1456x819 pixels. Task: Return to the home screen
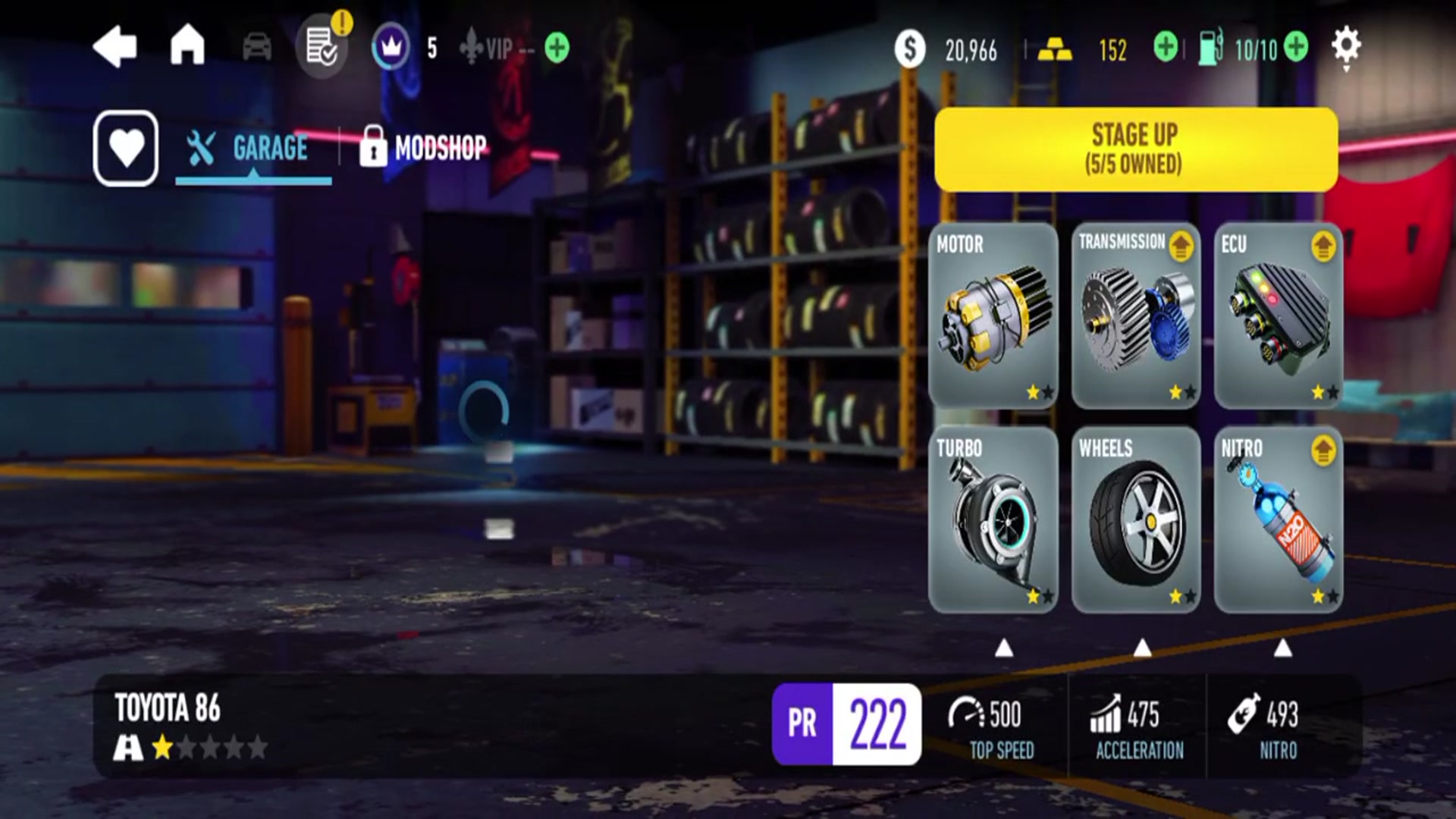(x=187, y=45)
